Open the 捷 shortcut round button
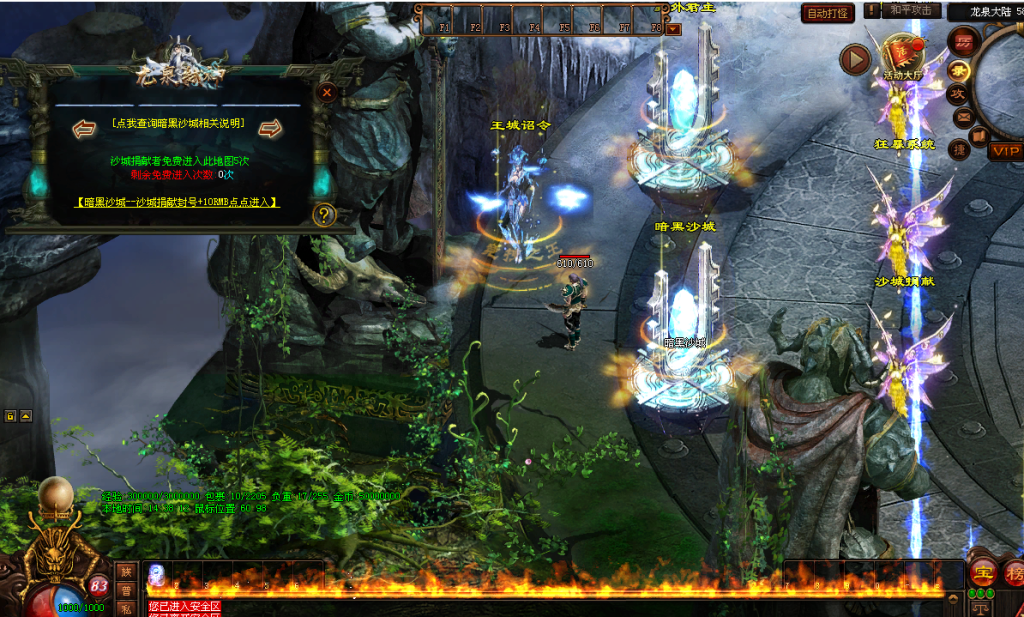 click(x=957, y=150)
